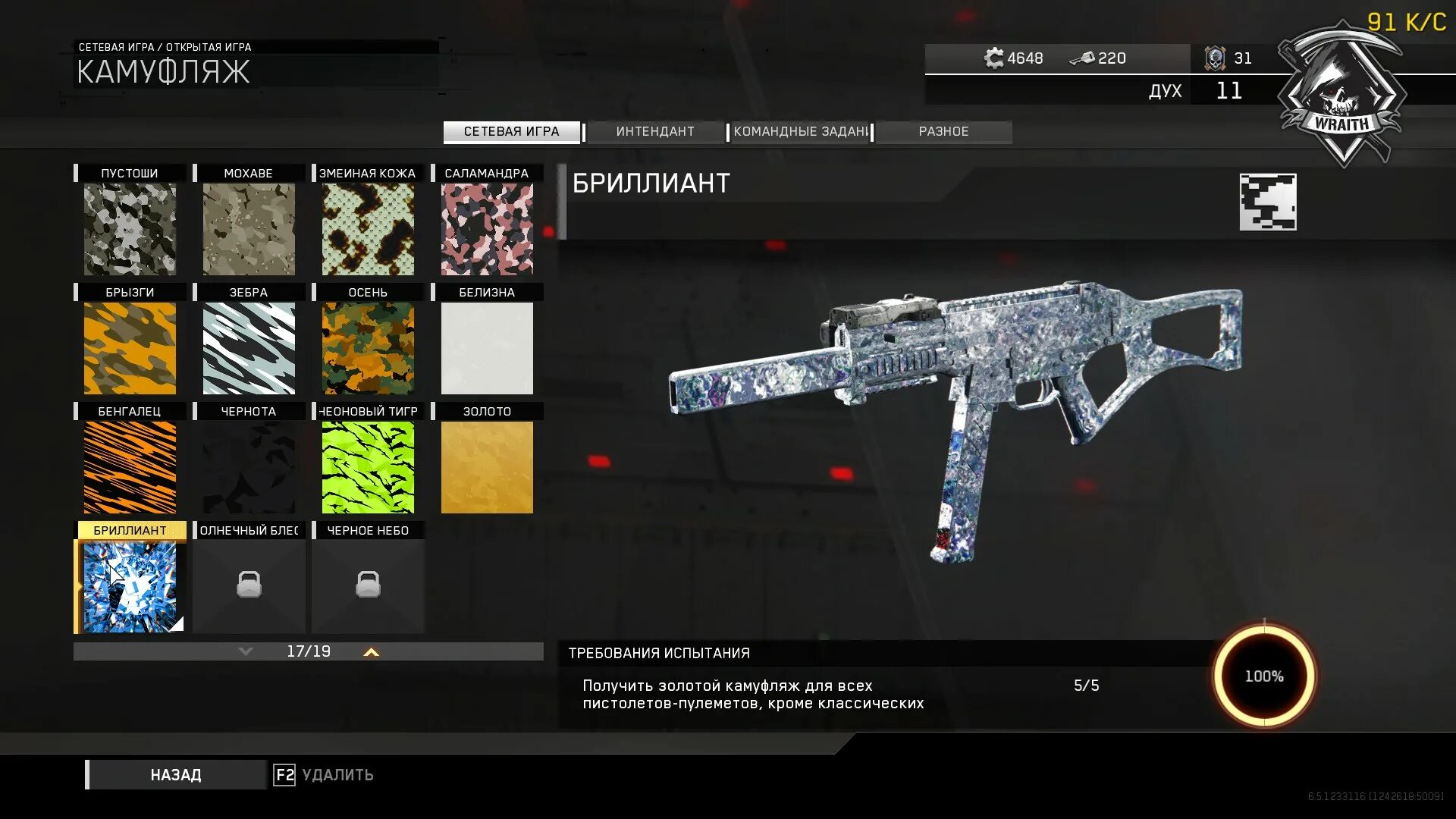Pick the Змеиная кожа camouflage
Screen dimensions: 1456x819
tap(368, 229)
